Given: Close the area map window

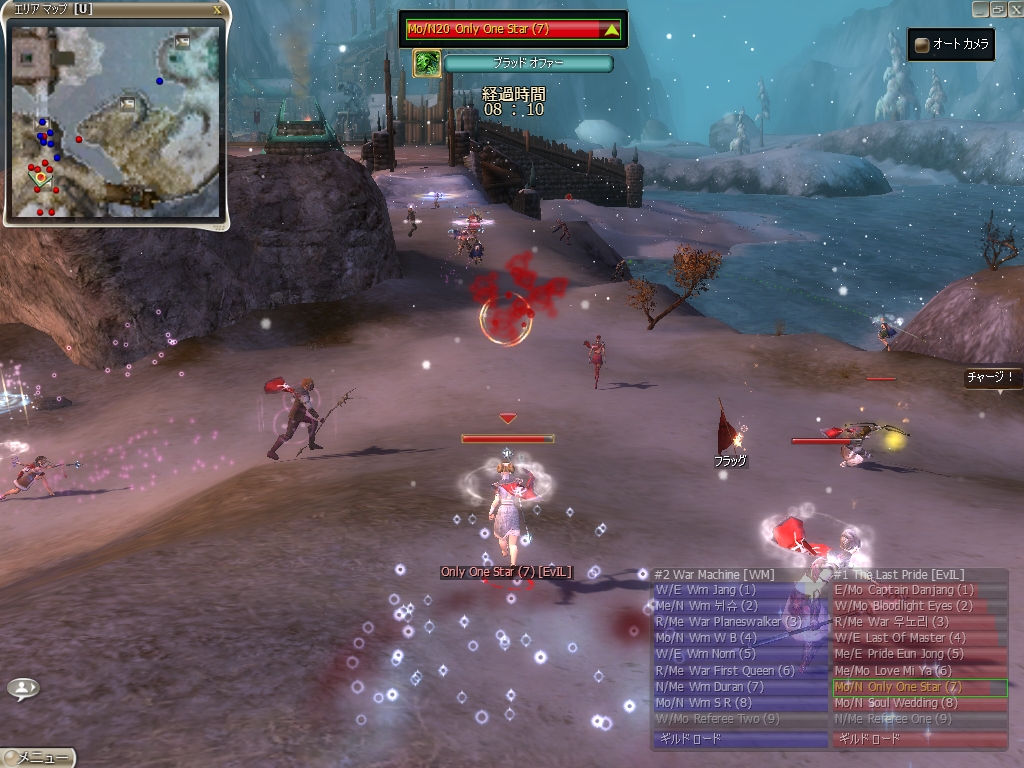Looking at the screenshot, I should tap(218, 9).
